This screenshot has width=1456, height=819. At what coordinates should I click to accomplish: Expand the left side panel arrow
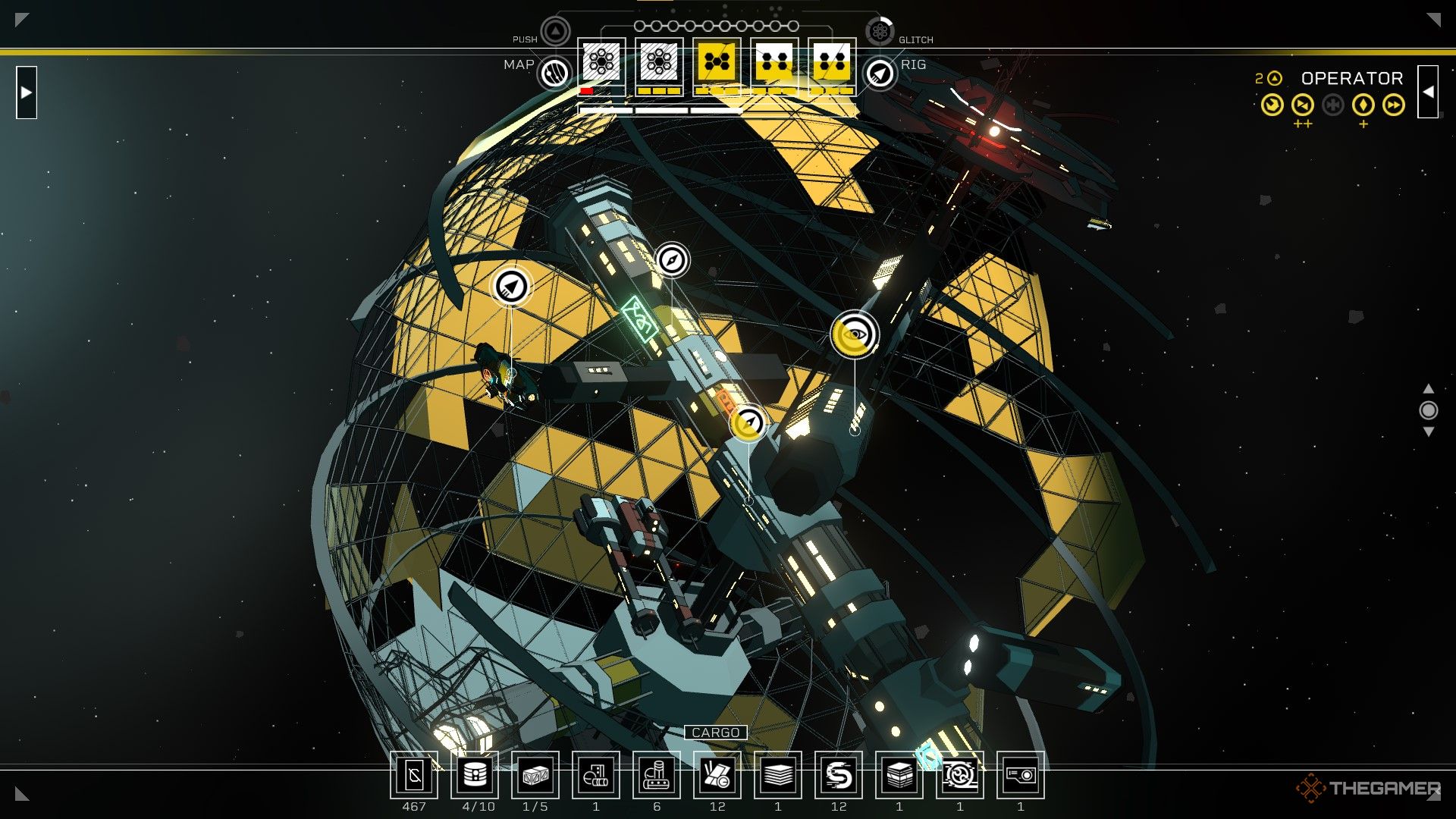(x=25, y=92)
